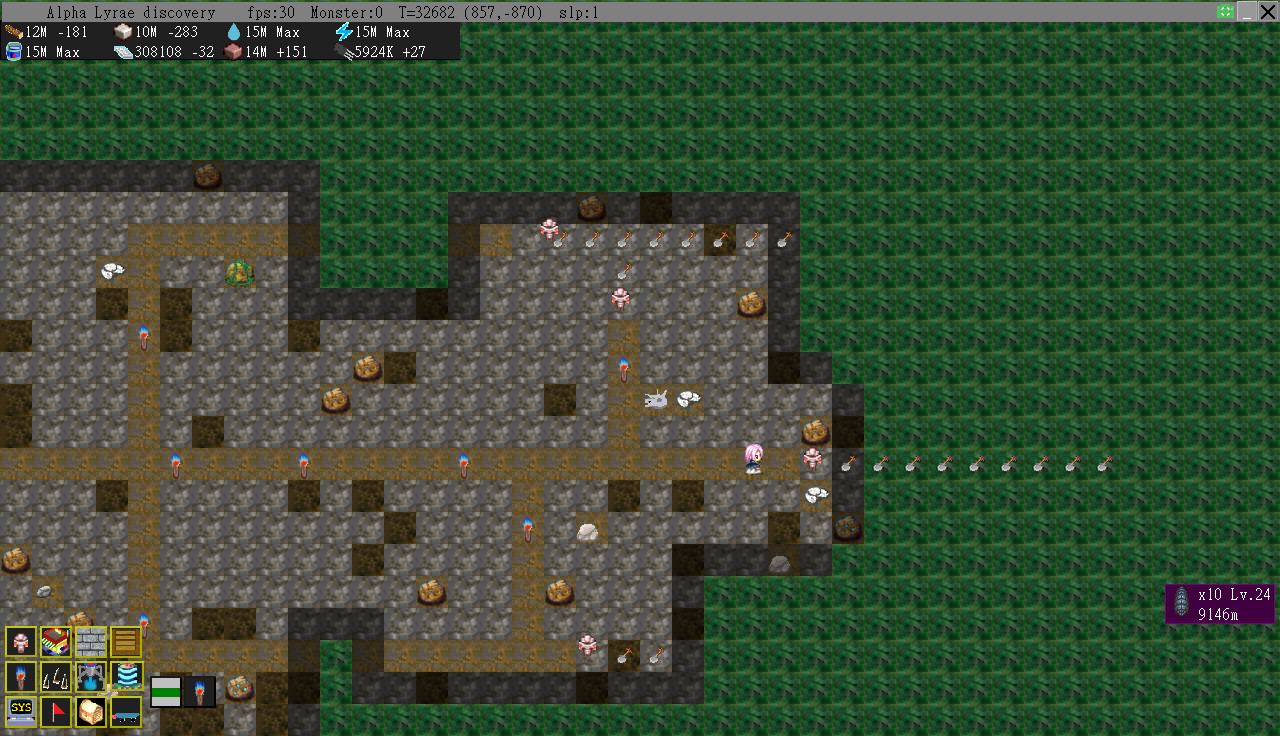Select the SYS system computer icon

point(21,711)
